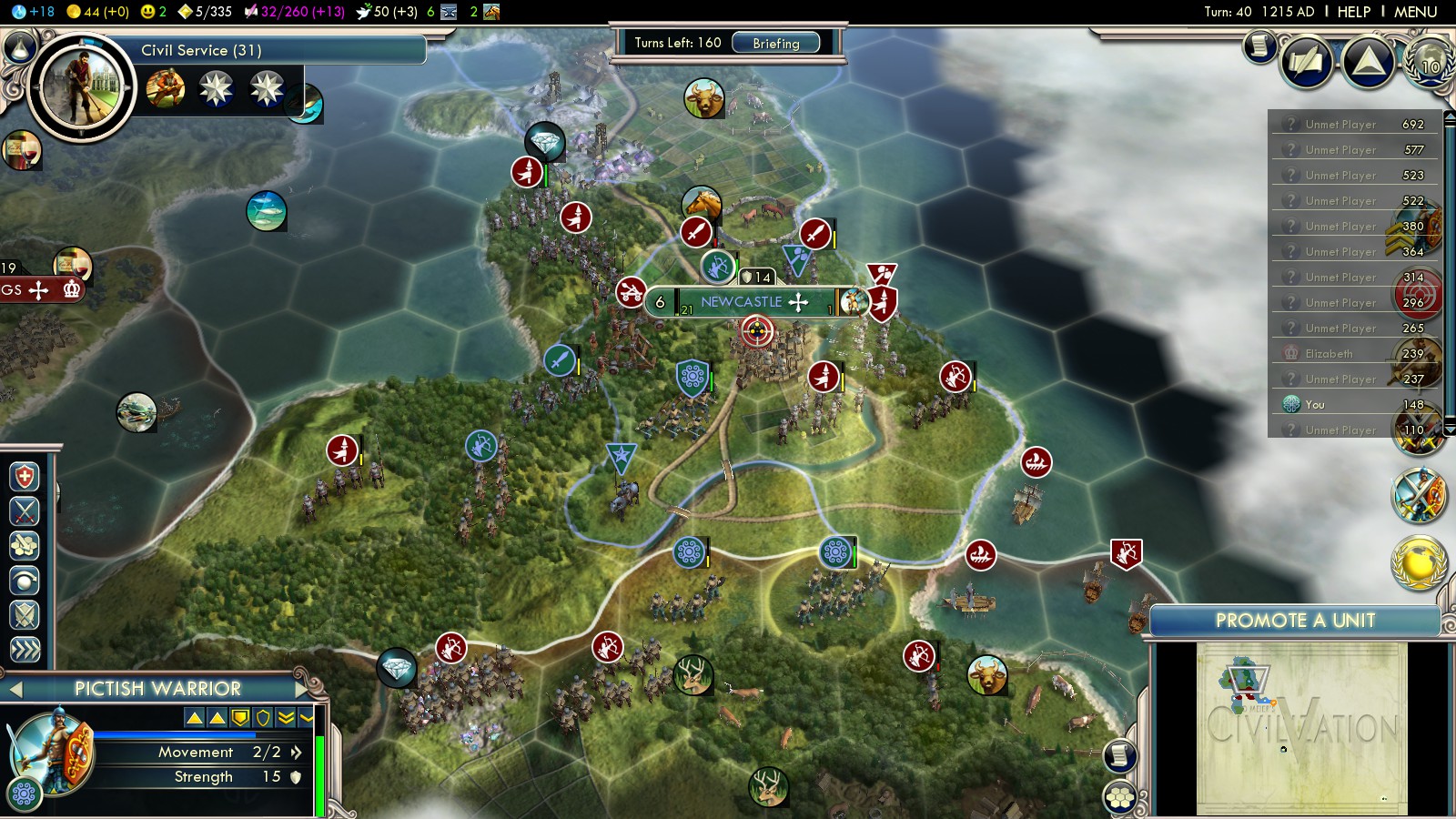This screenshot has height=819, width=1456.
Task: Click on the world minimap
Action: point(1301,728)
